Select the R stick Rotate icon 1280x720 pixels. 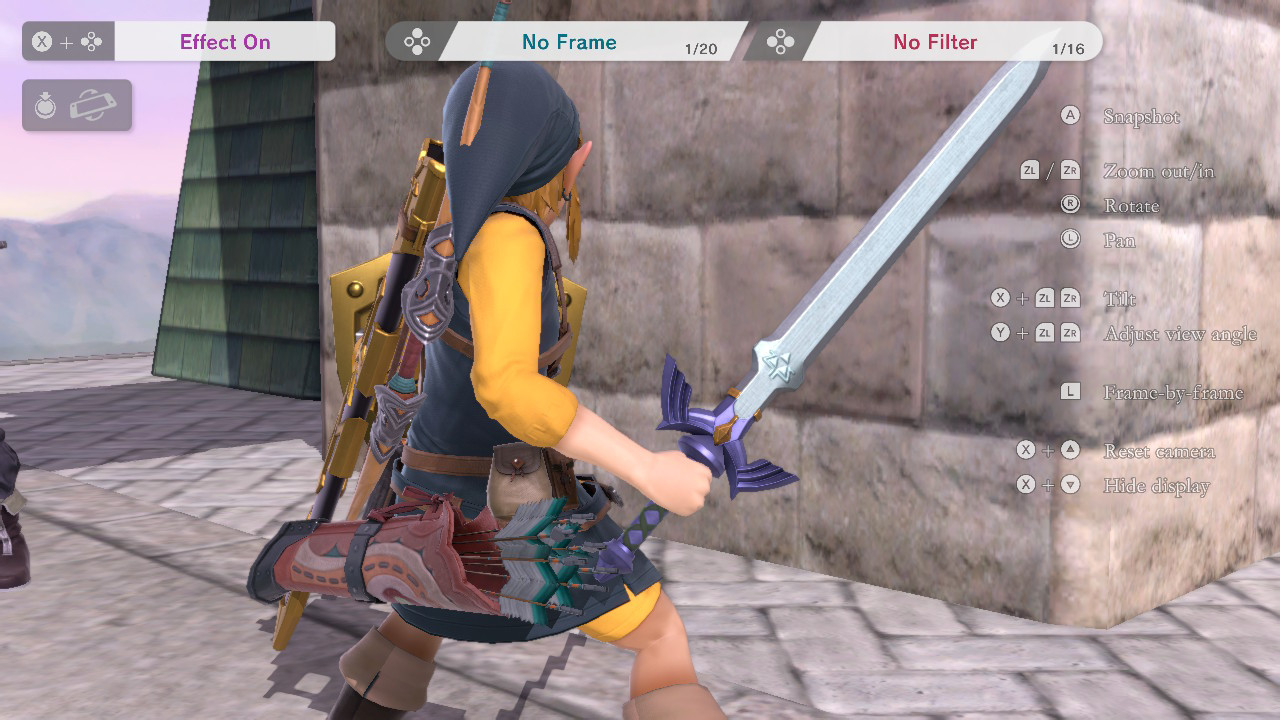(1070, 205)
